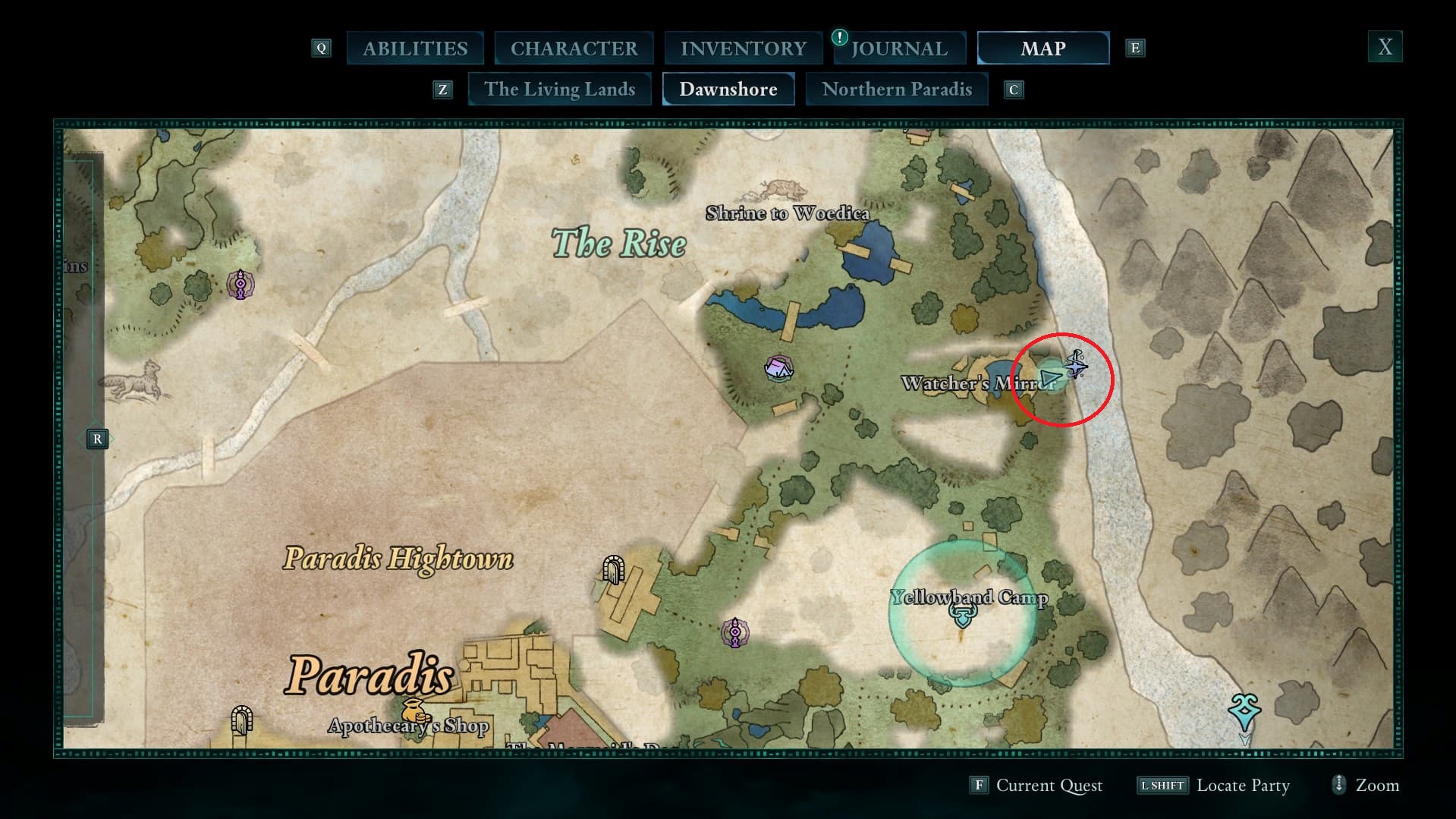Select the purple shrine icon below The Rise
The width and height of the screenshot is (1456, 819).
[240, 285]
